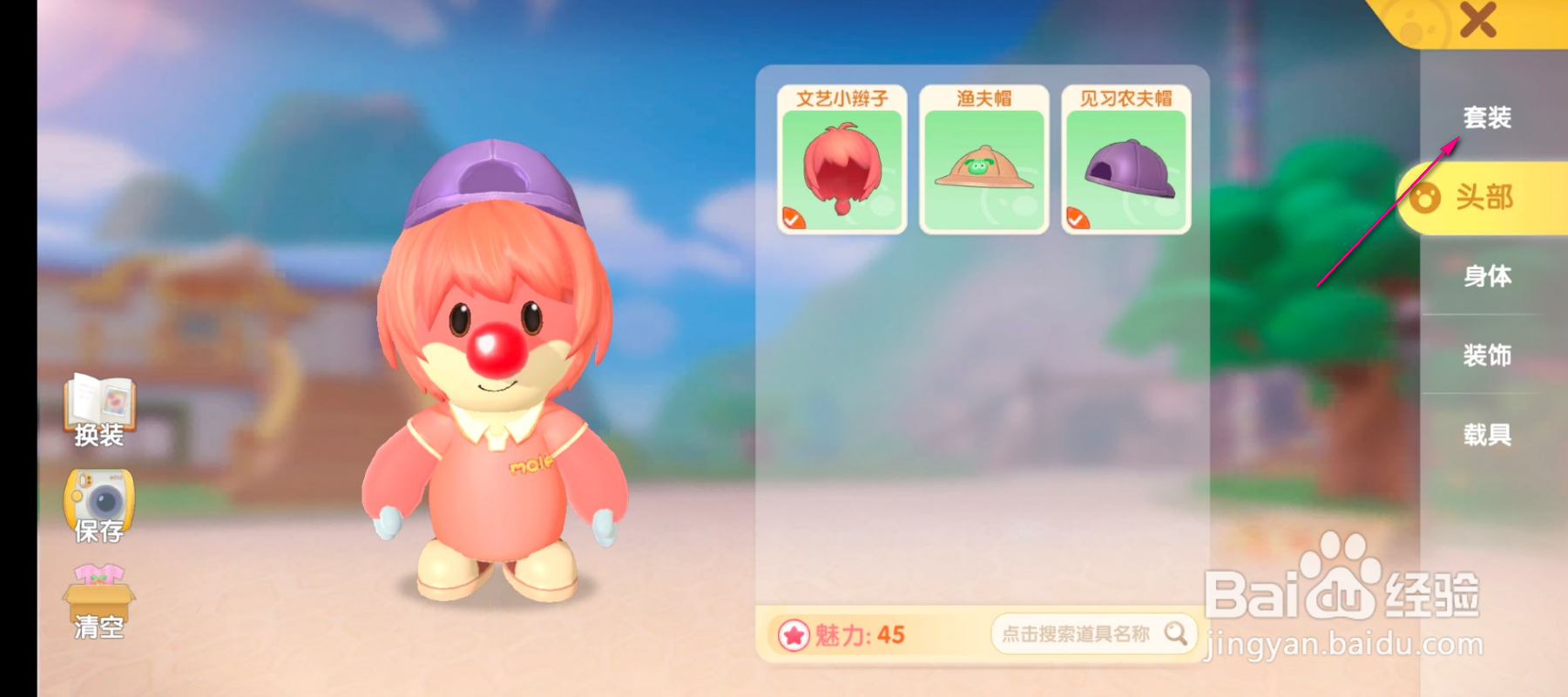Screen dimensions: 1568x697
Task: Select the 文艺小辫子 hairstyle thumbnail
Action: [x=841, y=166]
